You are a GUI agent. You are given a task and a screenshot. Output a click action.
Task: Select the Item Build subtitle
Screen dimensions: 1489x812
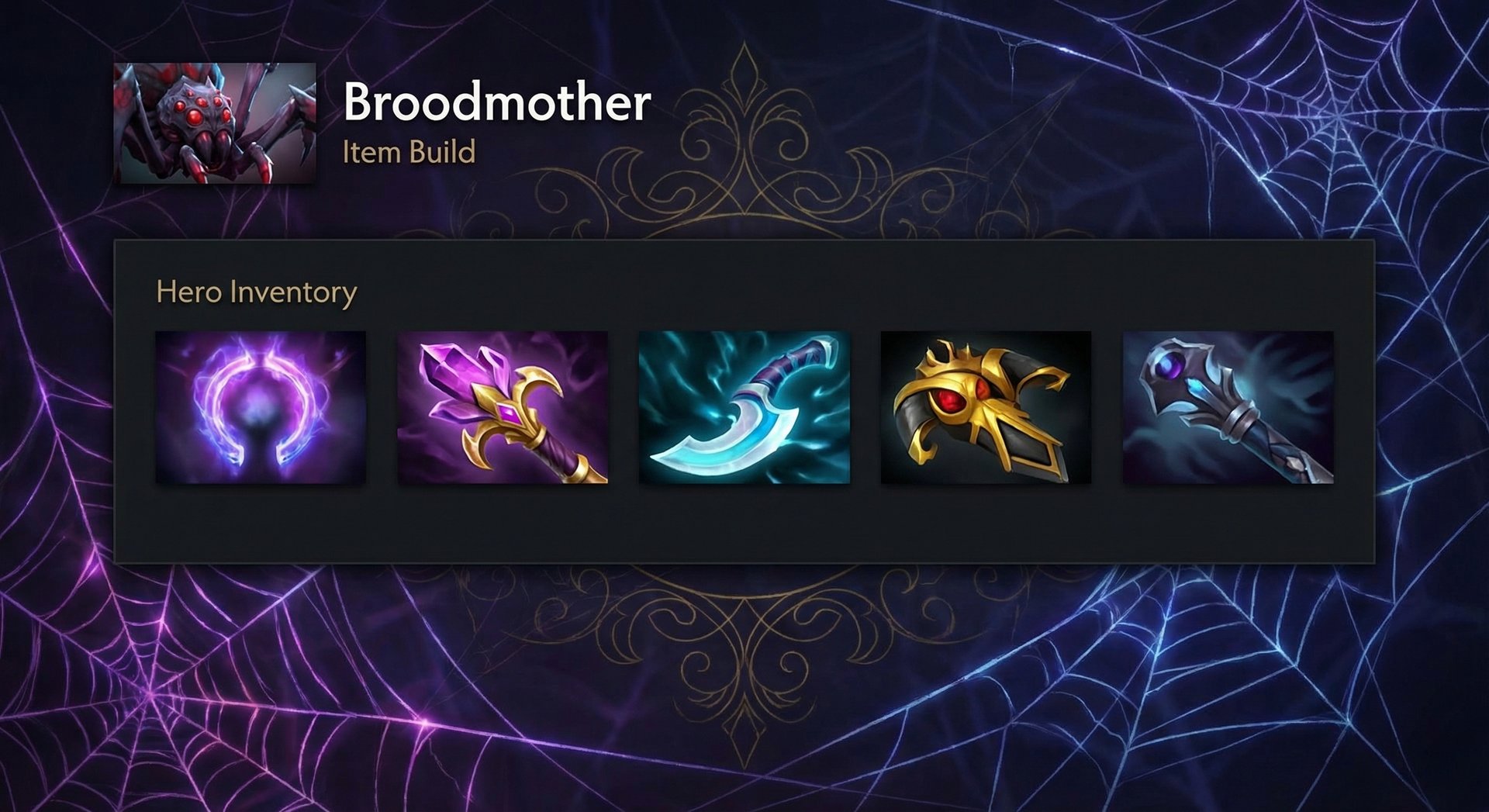[407, 154]
